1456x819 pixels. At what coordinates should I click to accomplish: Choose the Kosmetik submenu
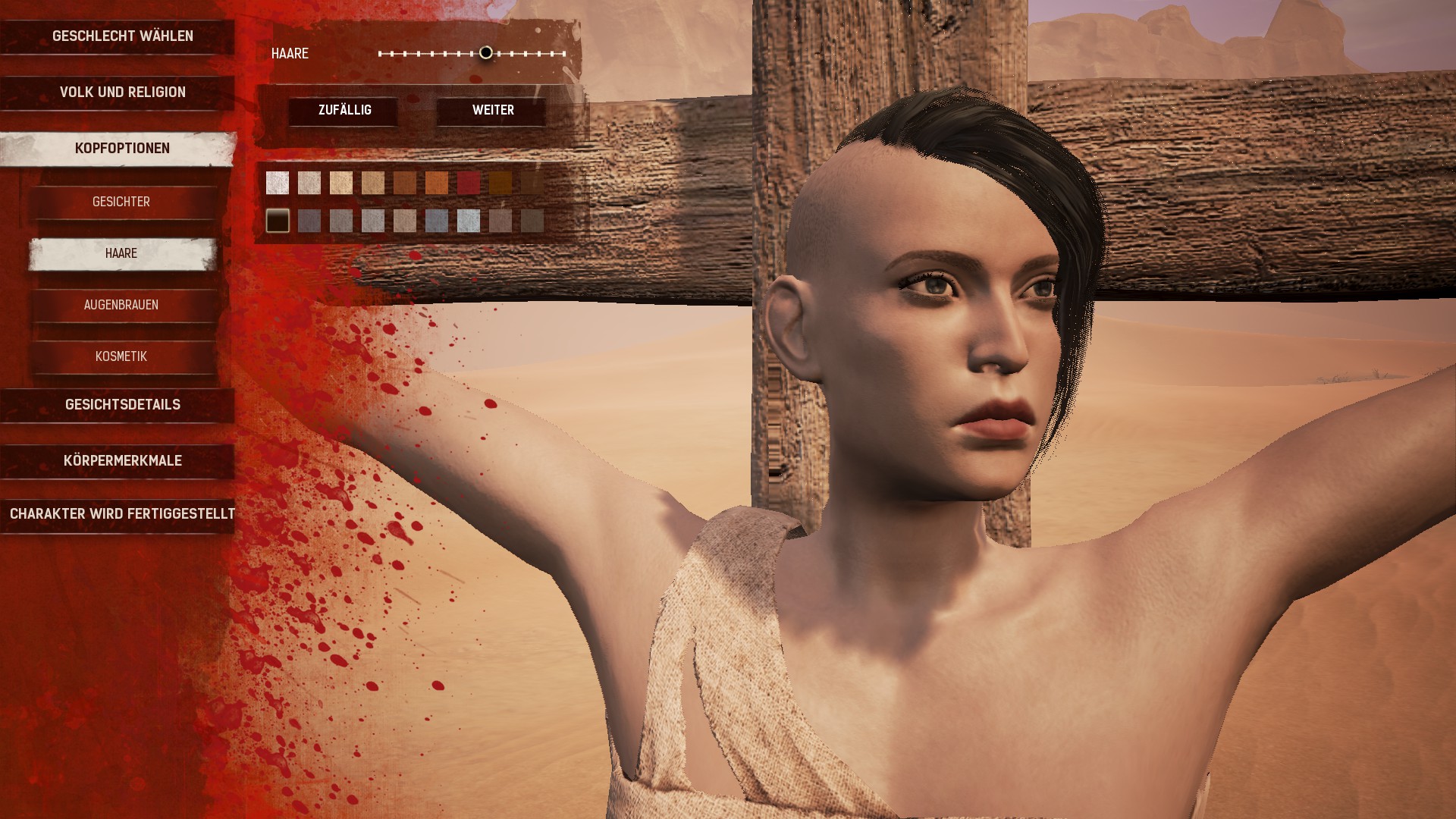point(121,356)
